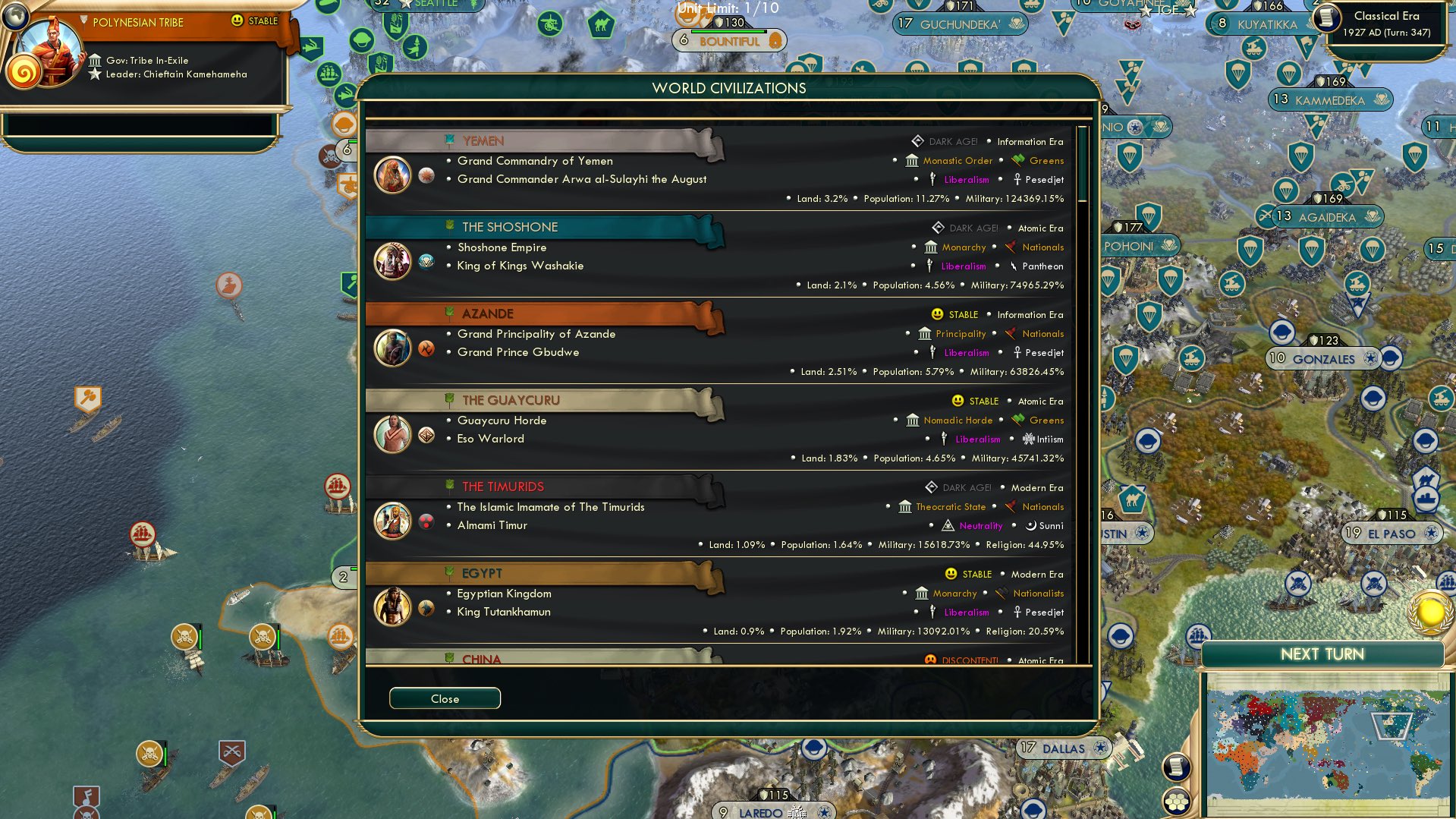Image resolution: width=1456 pixels, height=819 pixels.
Task: Click the Liberalism policy link for The Shoshone
Action: tap(962, 266)
